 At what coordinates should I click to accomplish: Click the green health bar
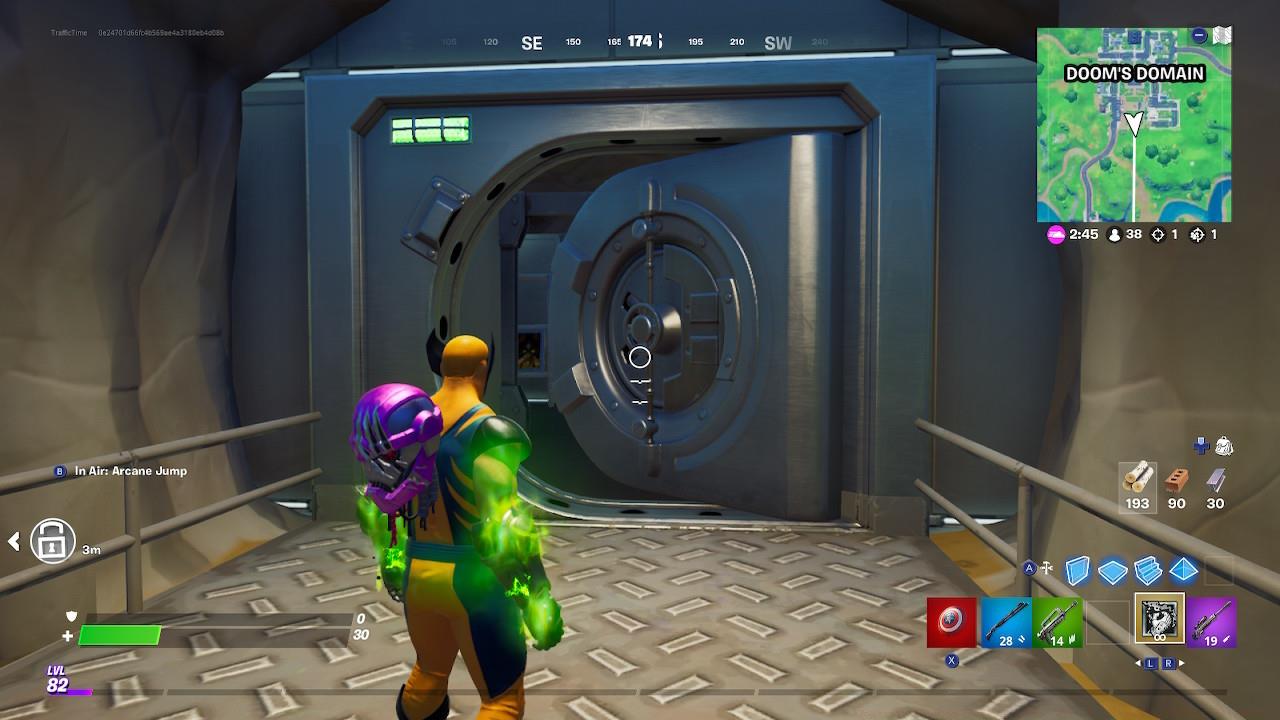(120, 634)
